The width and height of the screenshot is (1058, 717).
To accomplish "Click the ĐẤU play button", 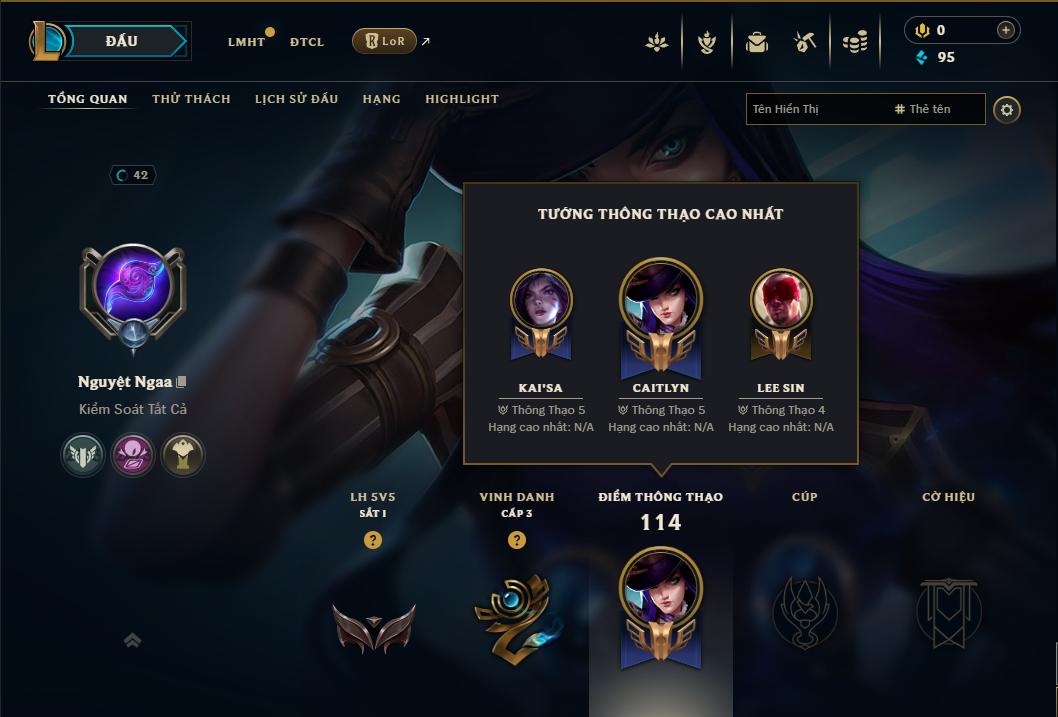I will [x=122, y=41].
